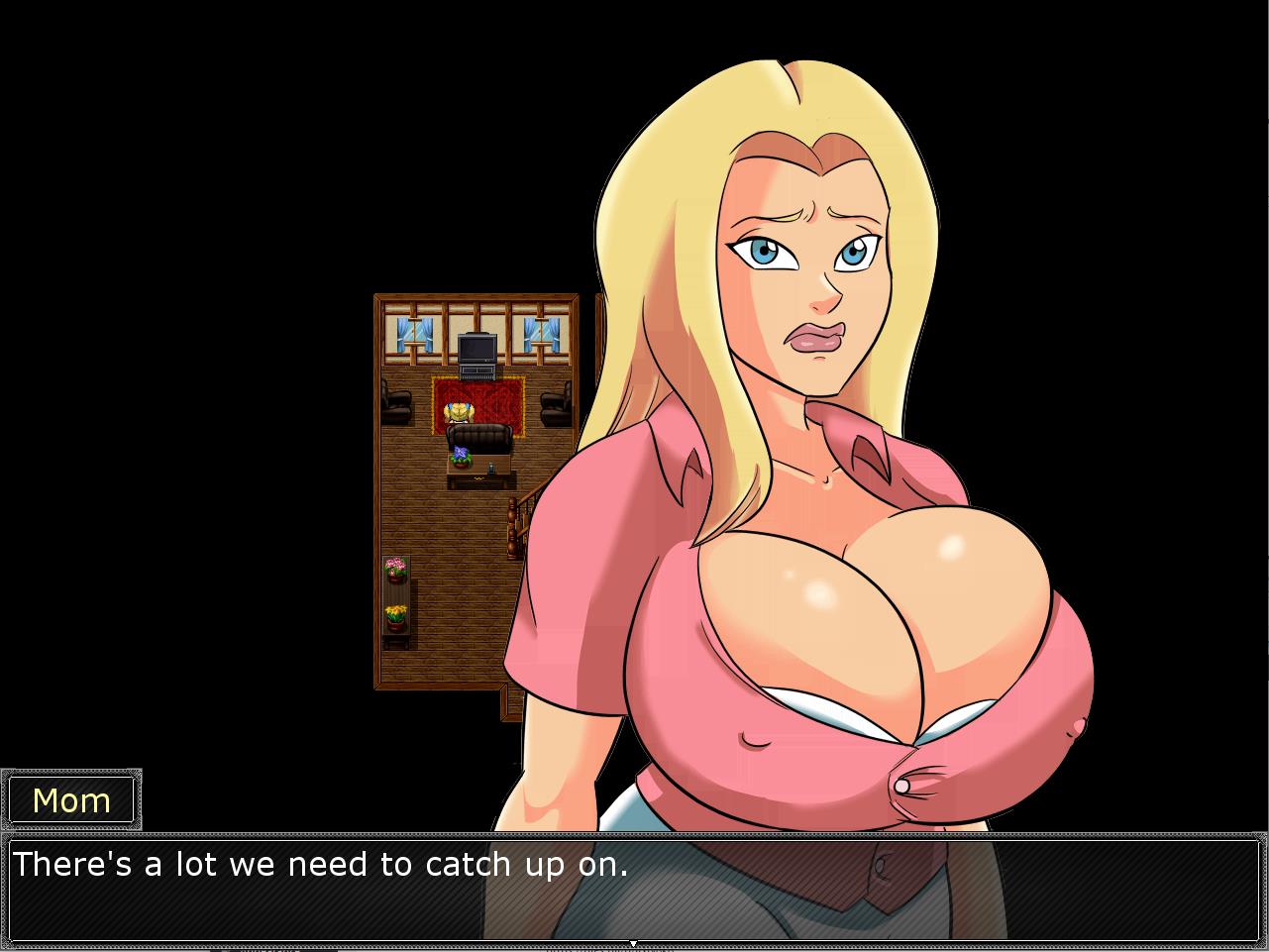Click the pink flower pot on the shelf
Viewport: 1269px width, 952px height.
pos(395,568)
